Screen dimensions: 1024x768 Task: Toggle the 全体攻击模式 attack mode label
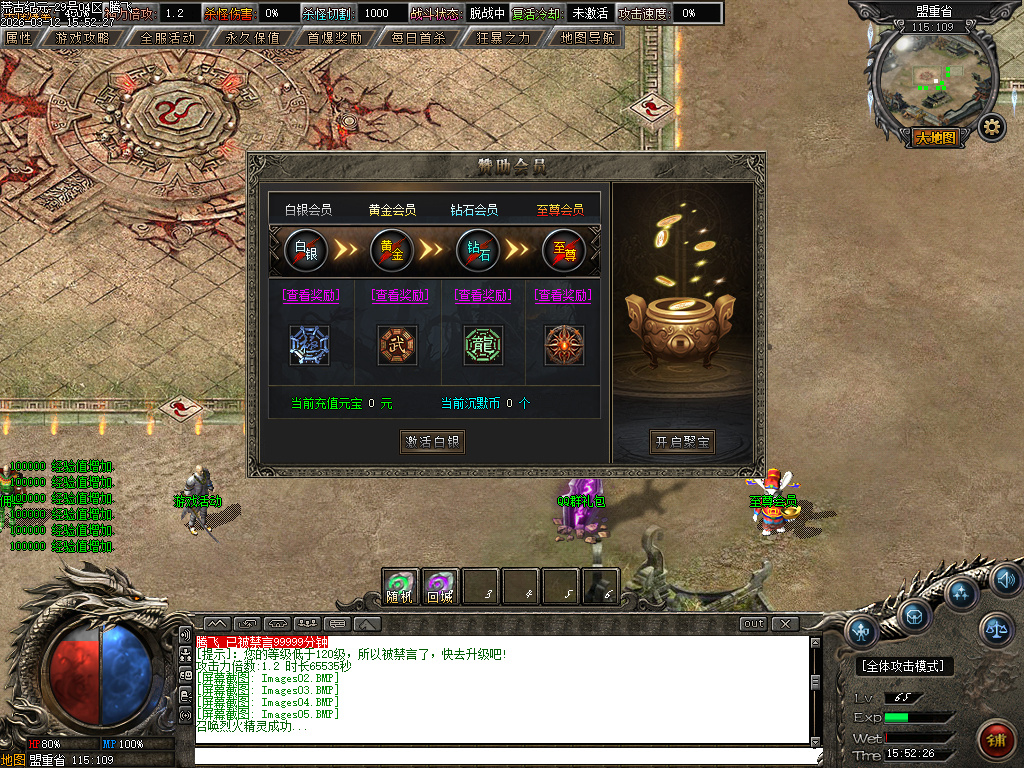906,666
